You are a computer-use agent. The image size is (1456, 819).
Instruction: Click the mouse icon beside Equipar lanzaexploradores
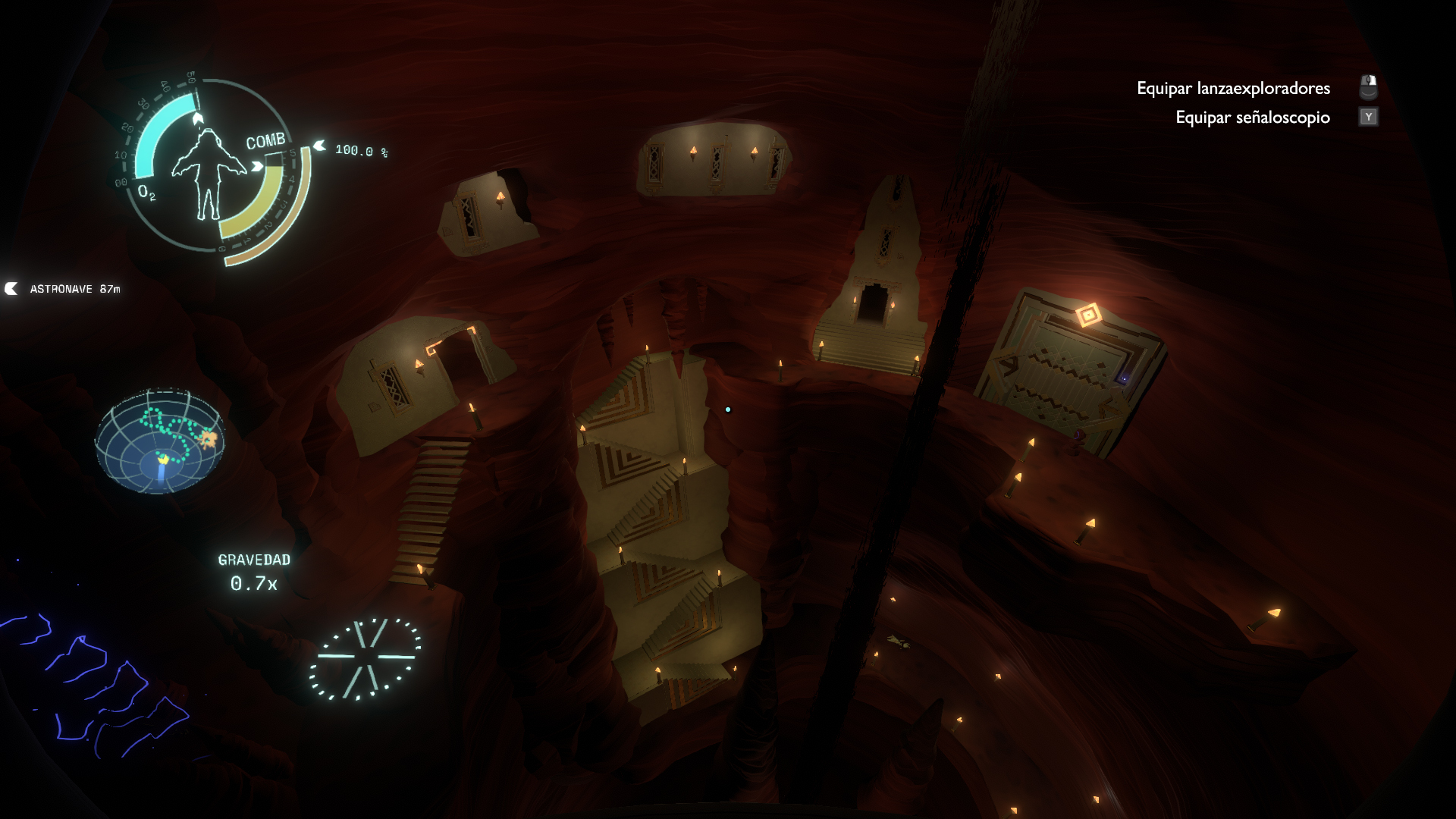pyautogui.click(x=1368, y=86)
